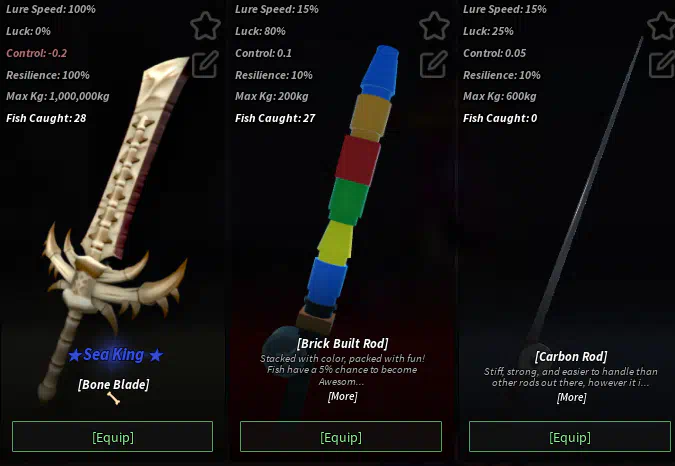The width and height of the screenshot is (675, 466).
Task: Equip the Carbon Rod
Action: tap(569, 437)
